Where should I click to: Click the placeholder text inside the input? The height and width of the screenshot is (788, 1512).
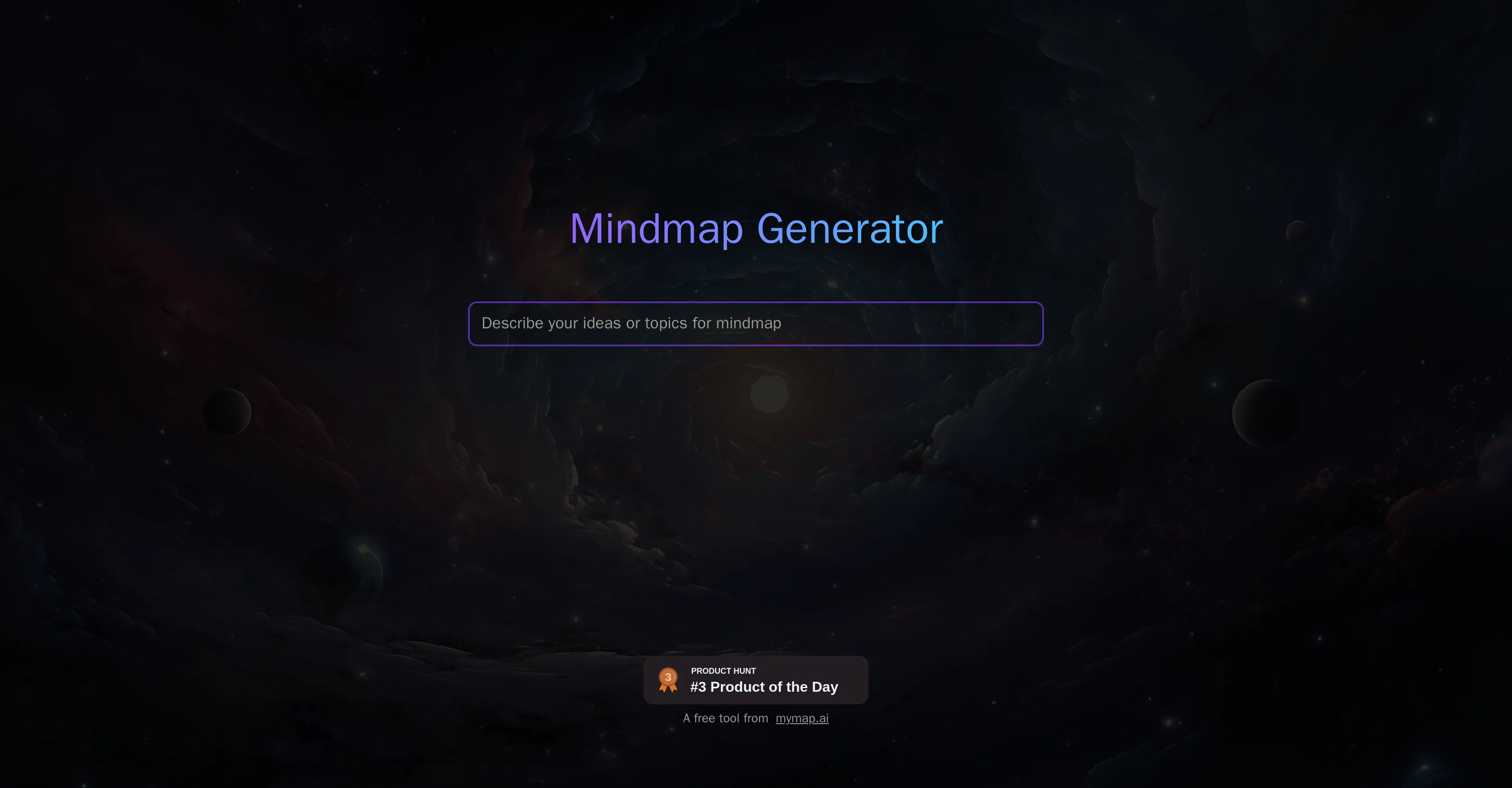630,323
